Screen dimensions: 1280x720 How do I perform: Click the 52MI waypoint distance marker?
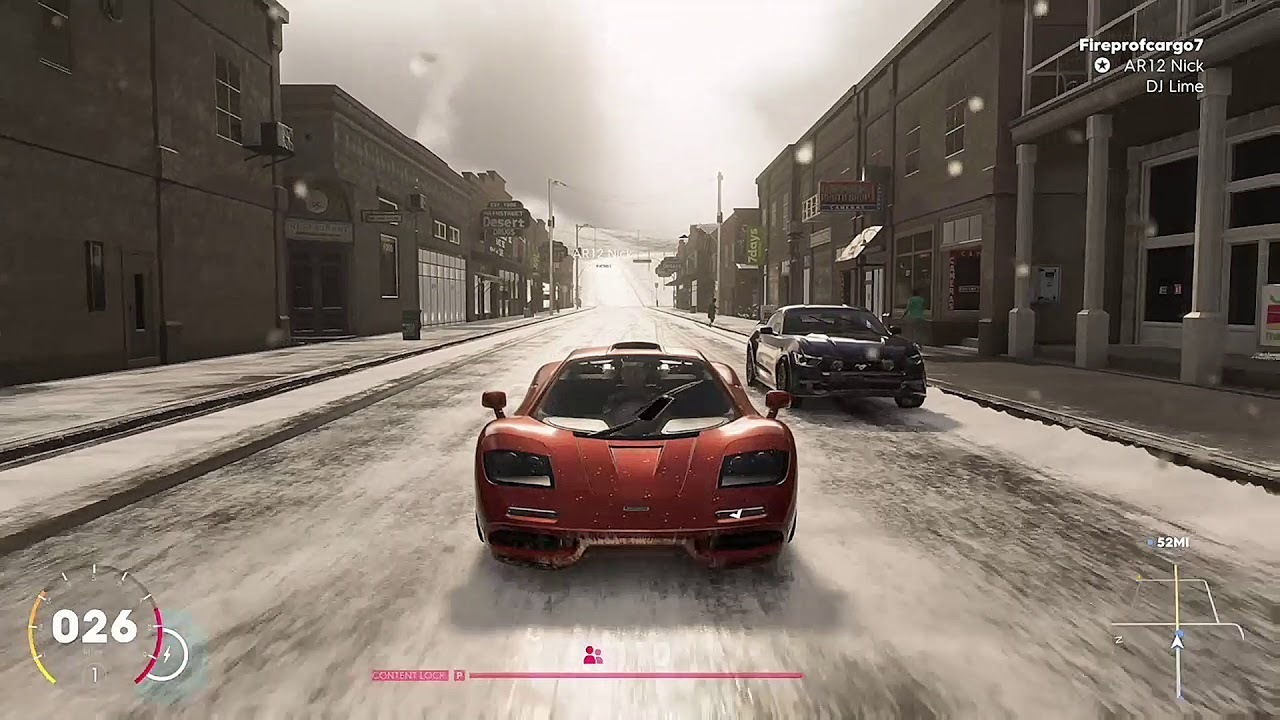pos(1171,542)
